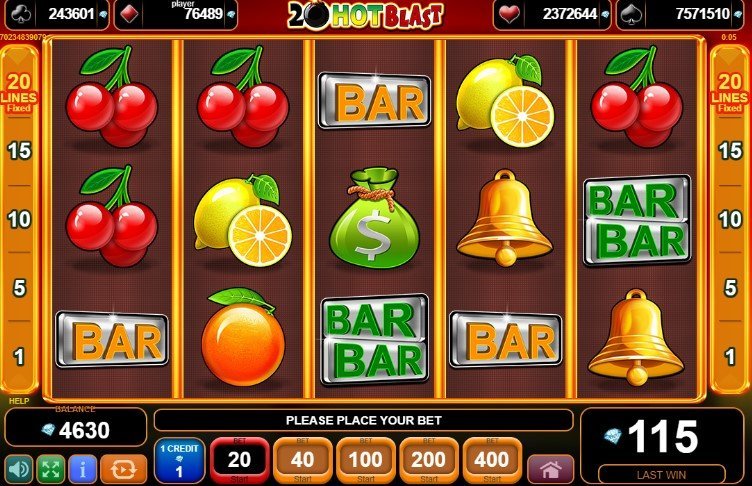
Task: Spin with the 400 bet
Action: coord(491,460)
